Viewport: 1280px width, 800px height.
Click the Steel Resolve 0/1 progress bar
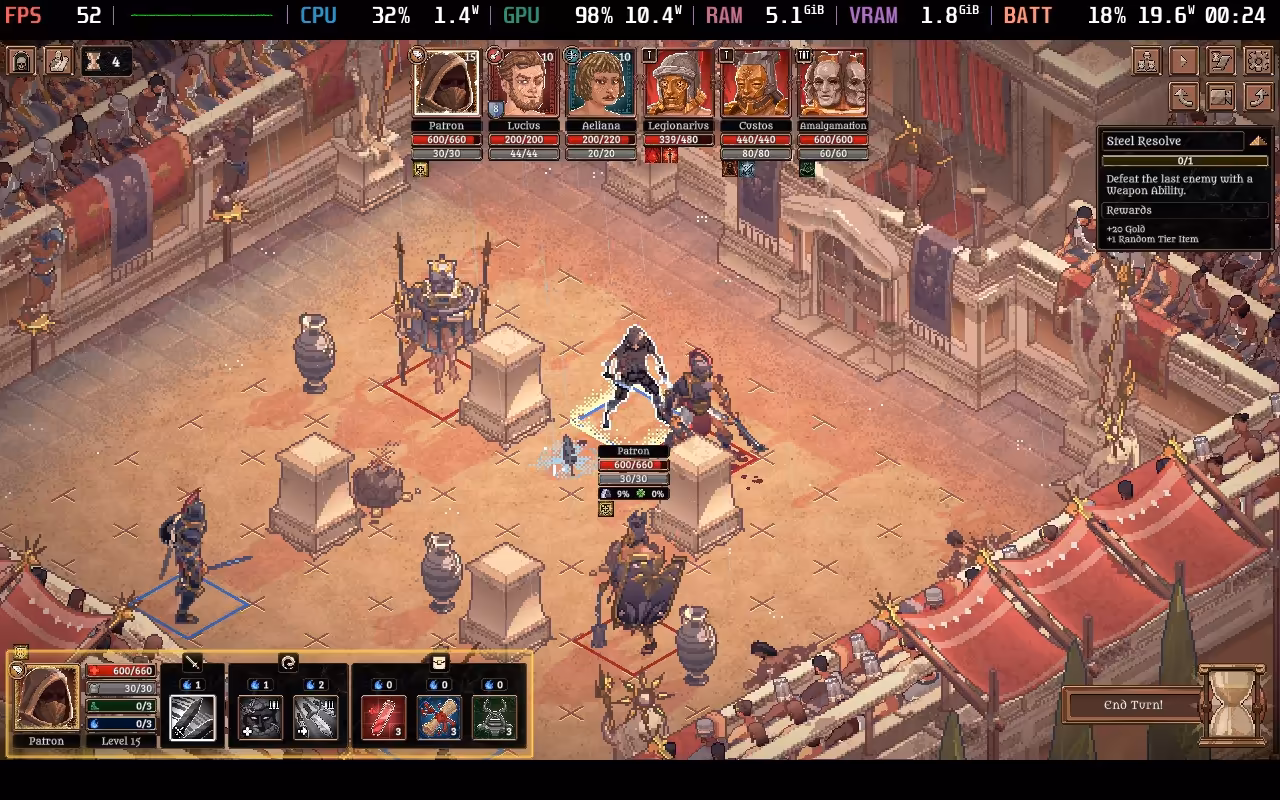tap(1185, 159)
